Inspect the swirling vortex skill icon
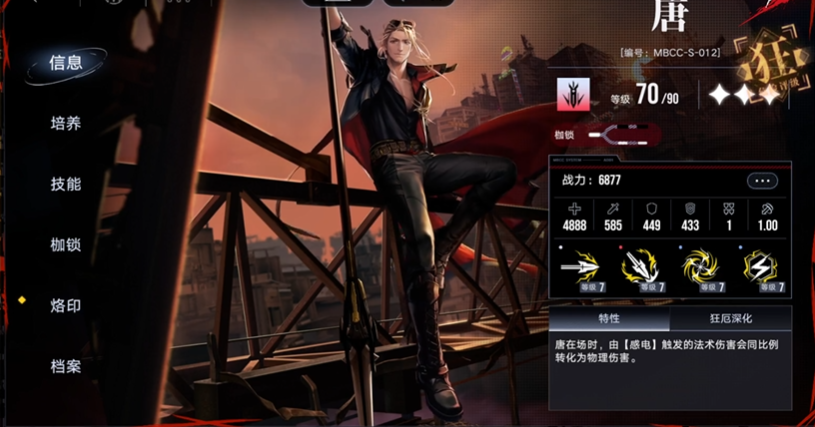815x427 pixels. 702,267
